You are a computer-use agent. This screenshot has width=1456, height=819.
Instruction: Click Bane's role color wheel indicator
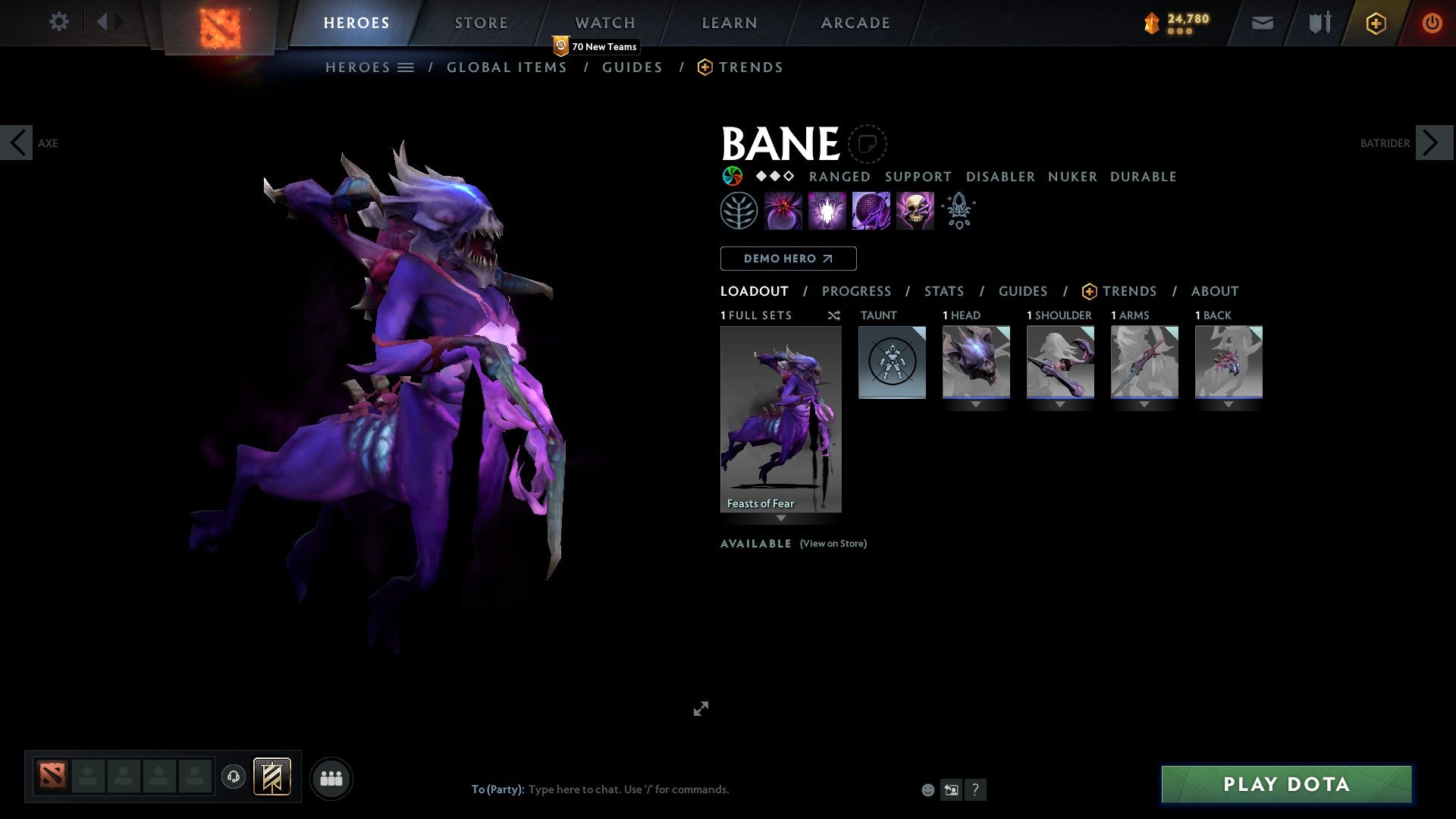pos(730,176)
